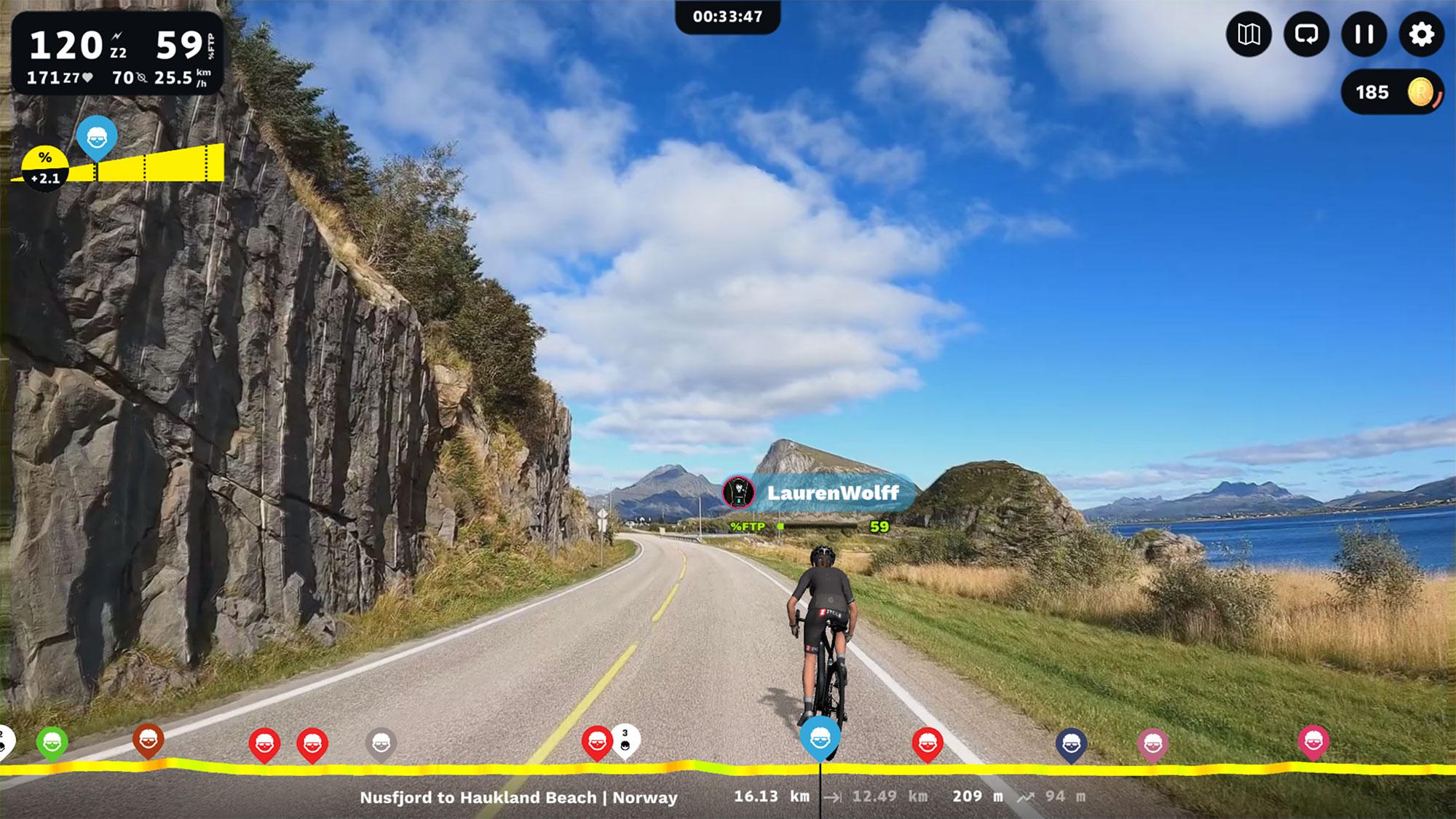Viewport: 1456px width, 819px height.
Task: Click the gradient percentage badge showing +2.1
Action: 44,166
